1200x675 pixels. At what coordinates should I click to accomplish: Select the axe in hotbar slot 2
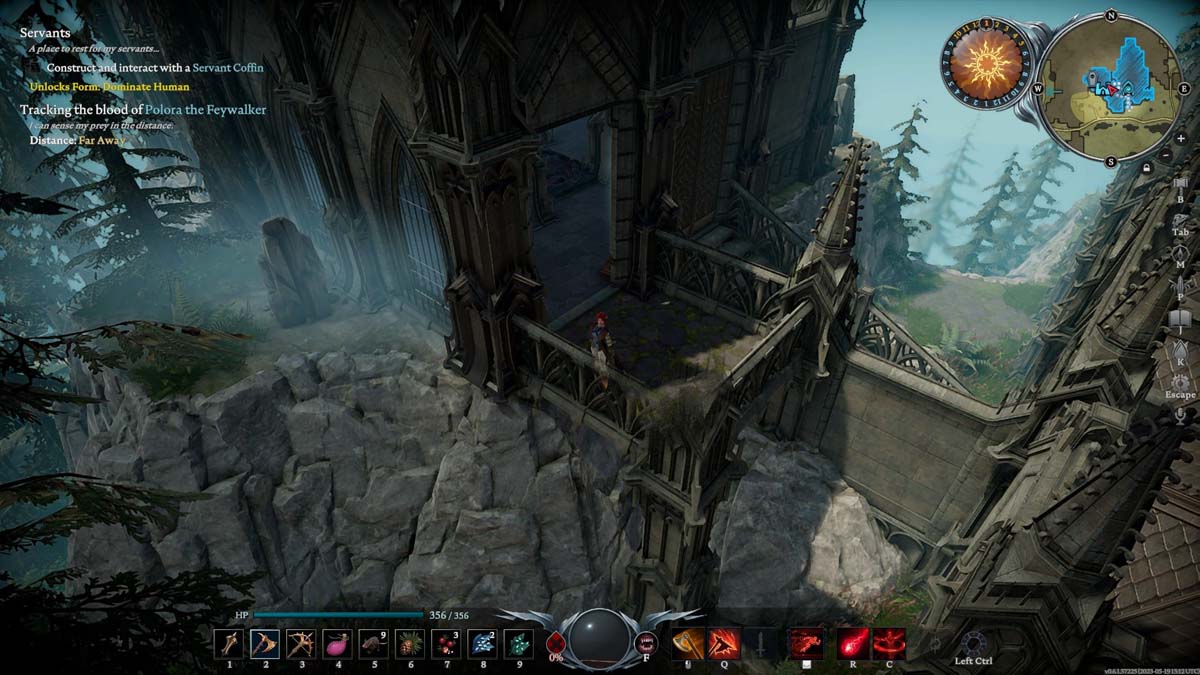point(265,643)
